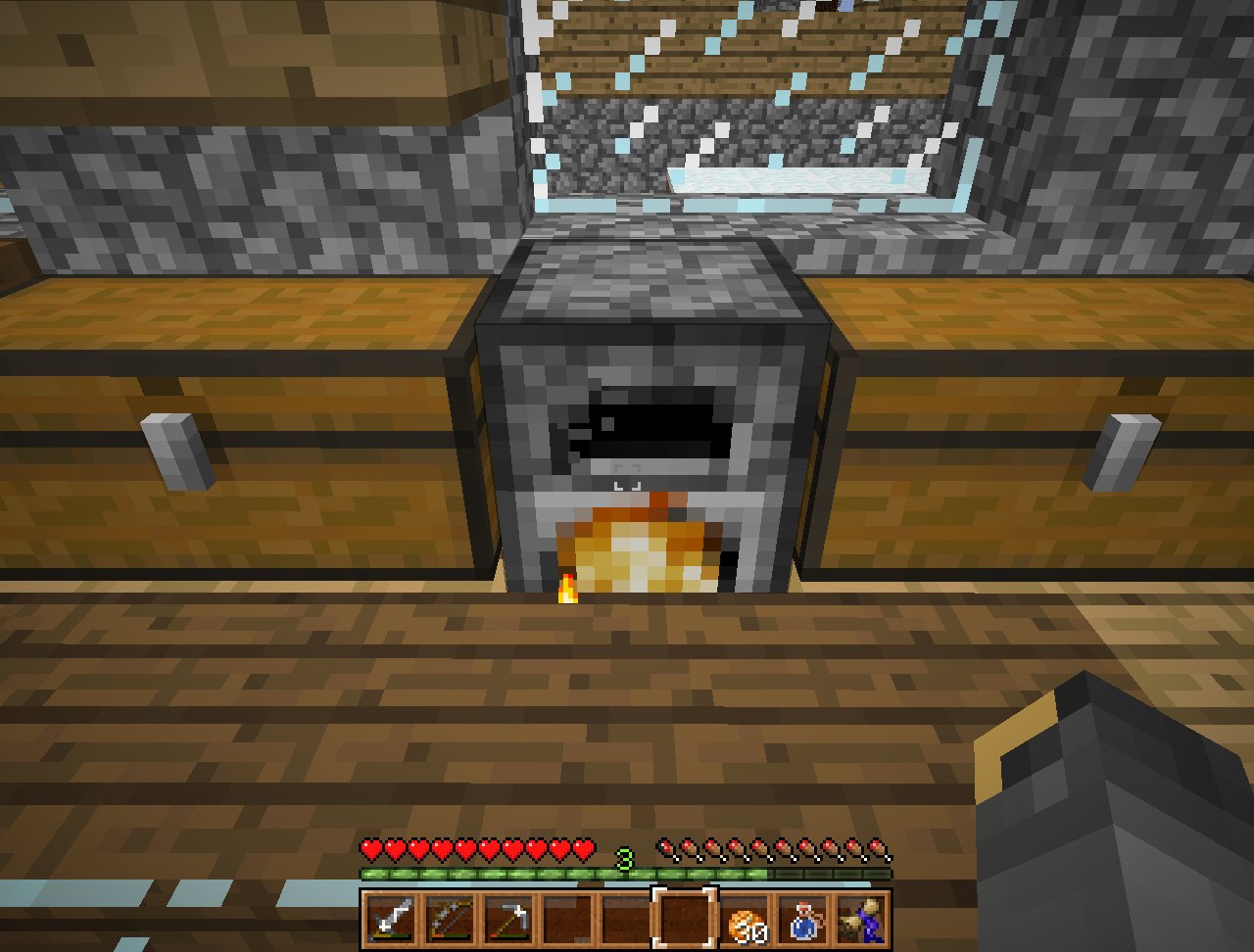Screen dimensions: 1254x952
Task: Select the orange food stack of 30
Action: tap(748, 921)
